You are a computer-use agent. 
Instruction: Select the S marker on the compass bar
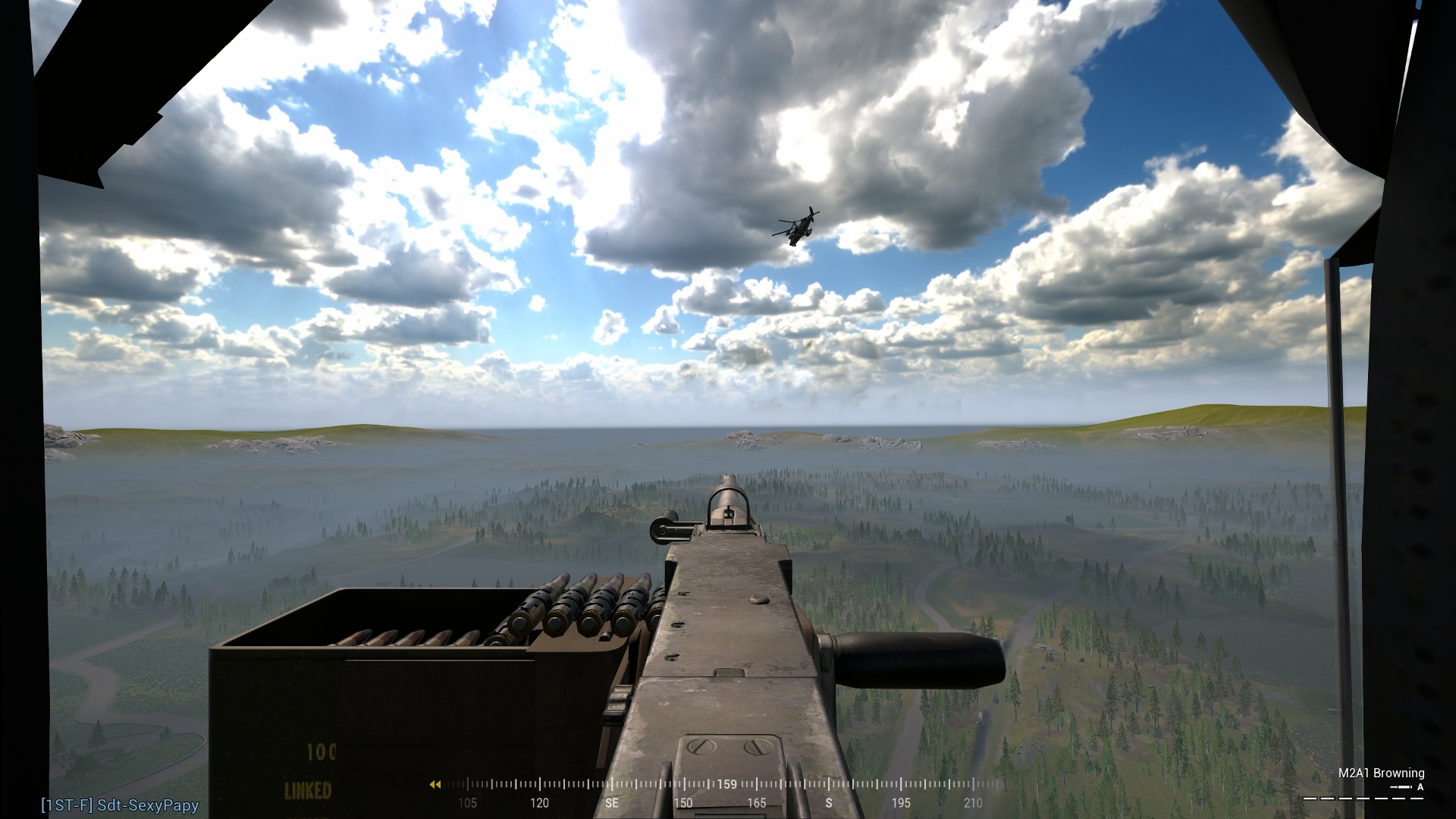click(x=828, y=803)
